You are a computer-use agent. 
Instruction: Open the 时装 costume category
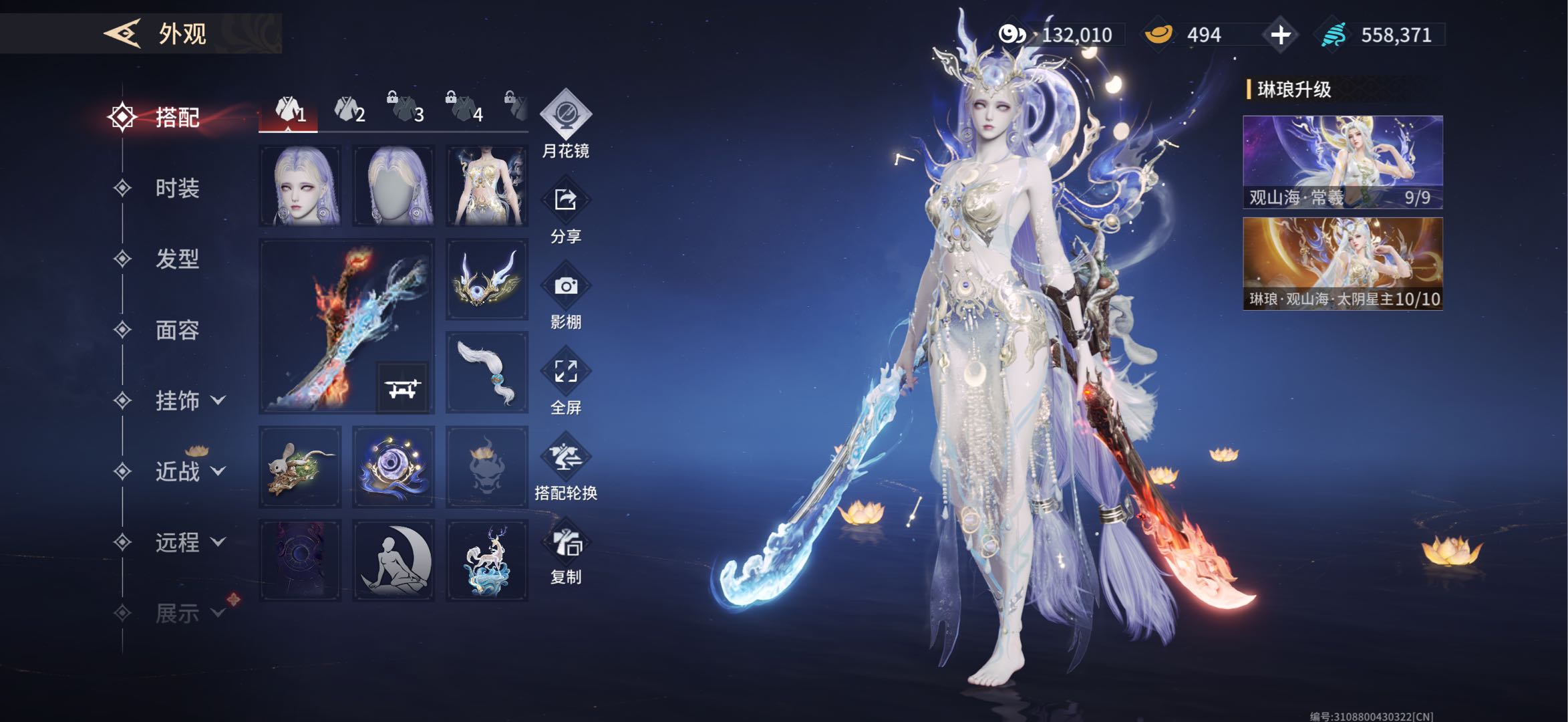pyautogui.click(x=177, y=189)
